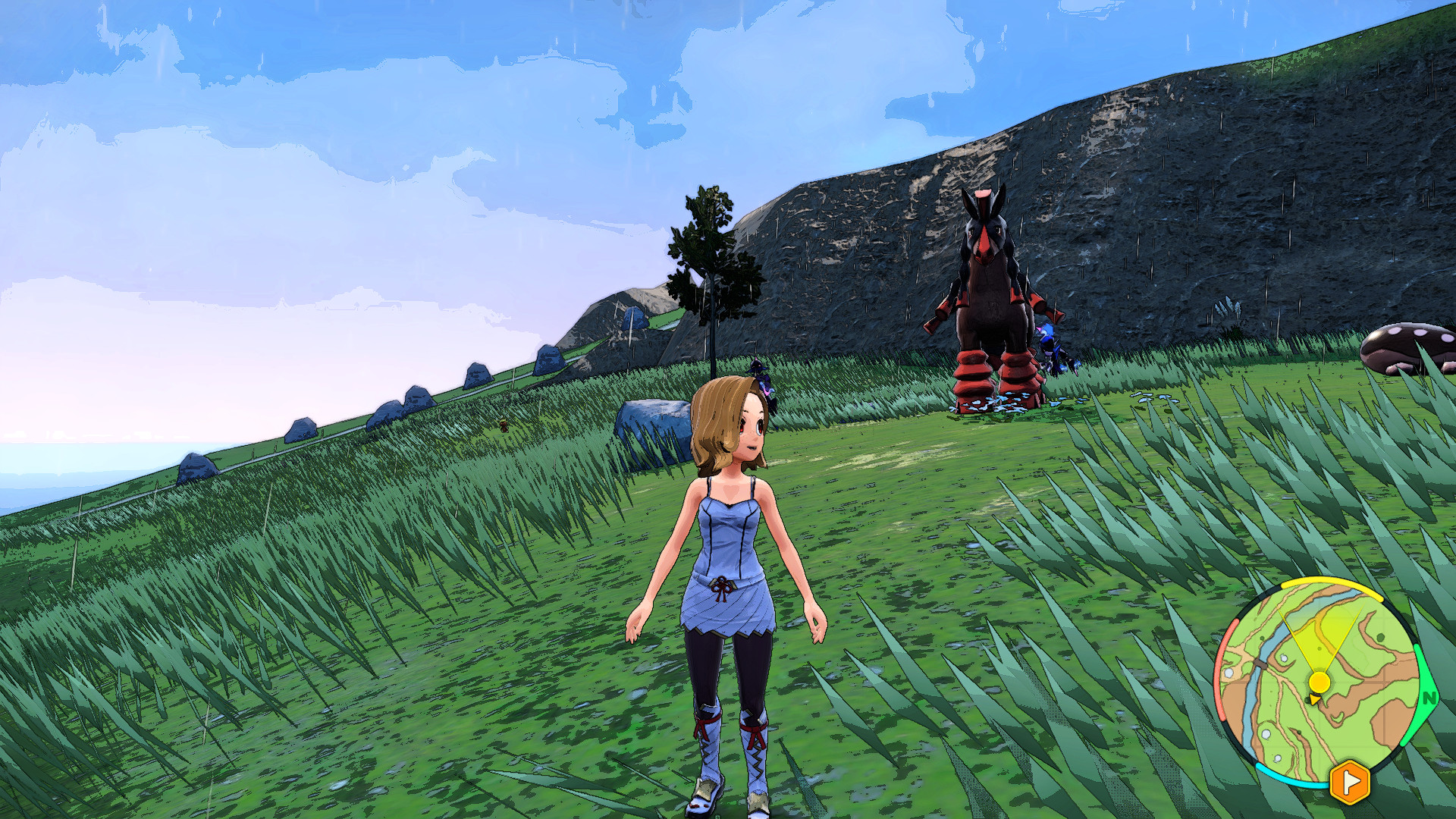1456x819 pixels.
Task: Open the map via the orange flag icon
Action: pos(1349,780)
